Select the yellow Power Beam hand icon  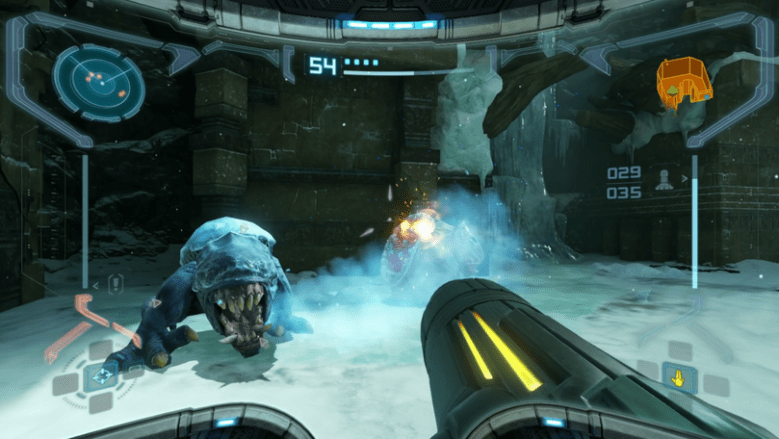679,377
